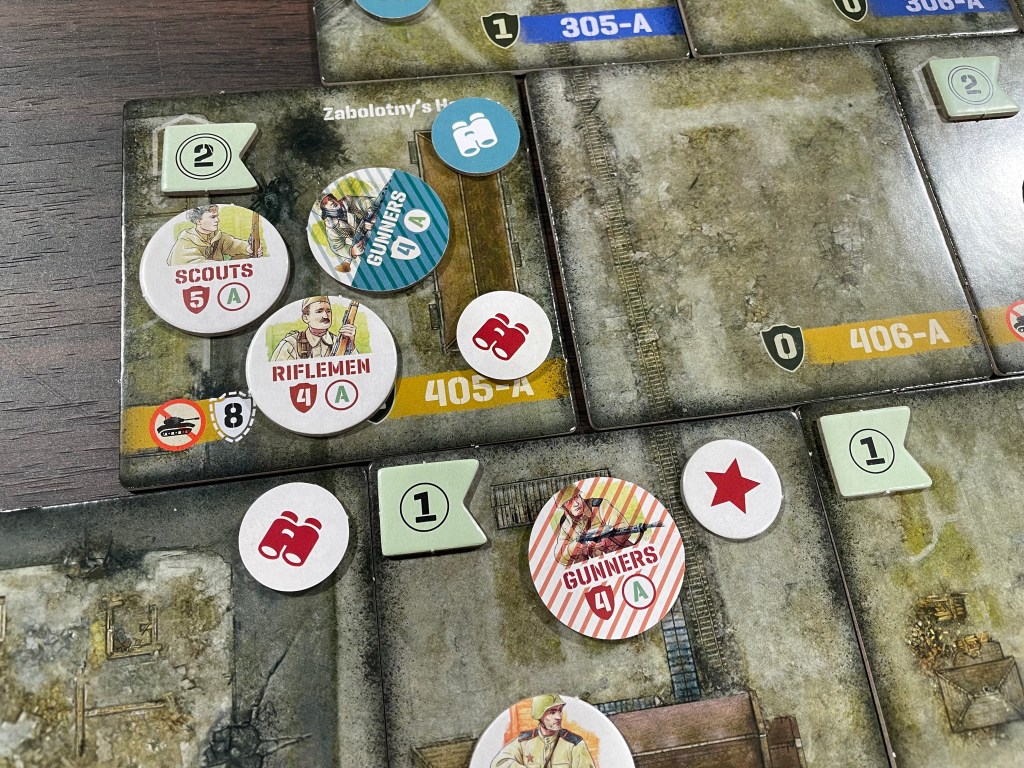This screenshot has height=768, width=1024.
Task: Click the flag marker on Zabolotny's House
Action: click(x=209, y=157)
